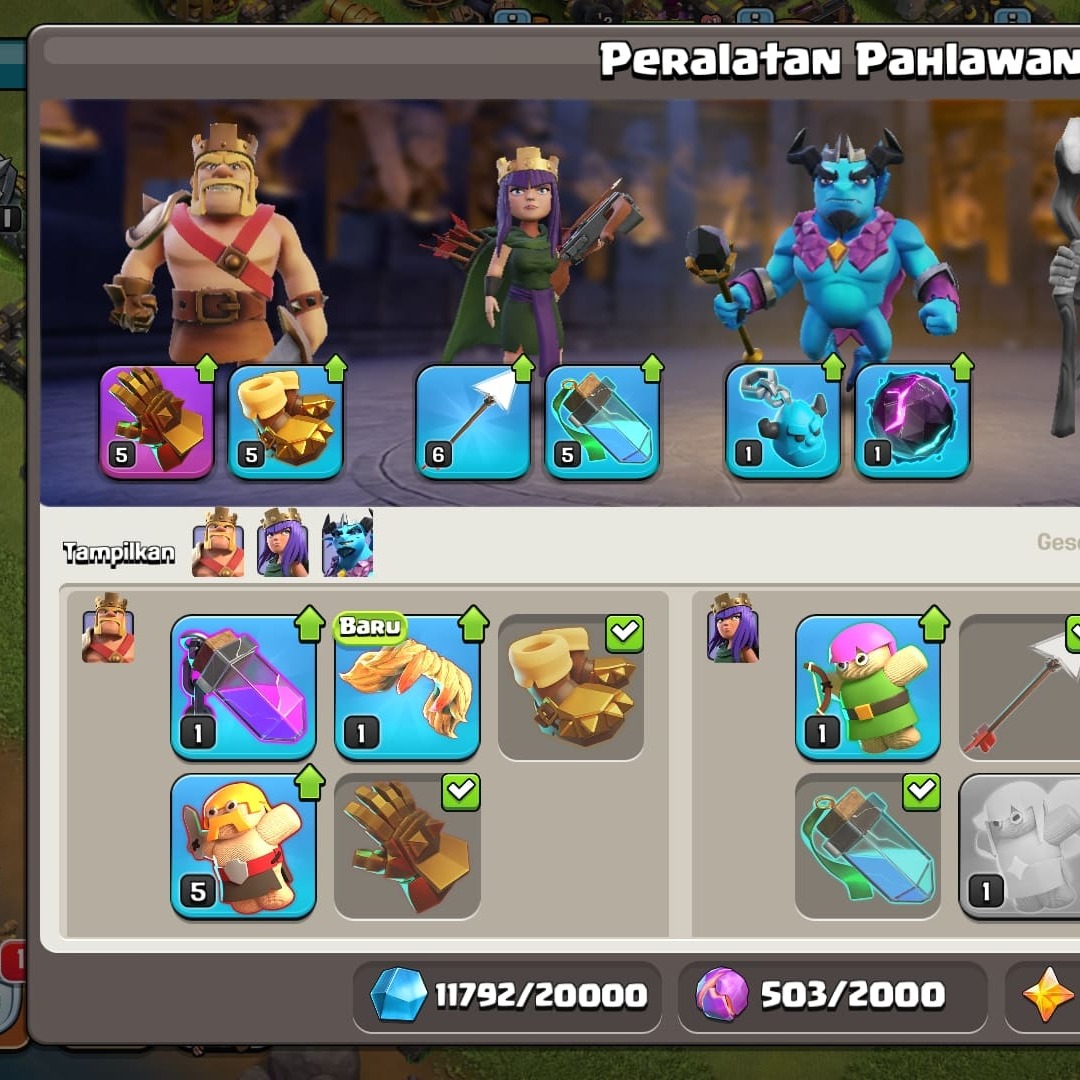The image size is (1080, 1080).
Task: Select Minion Prince's dark orb slot
Action: pyautogui.click(x=912, y=421)
